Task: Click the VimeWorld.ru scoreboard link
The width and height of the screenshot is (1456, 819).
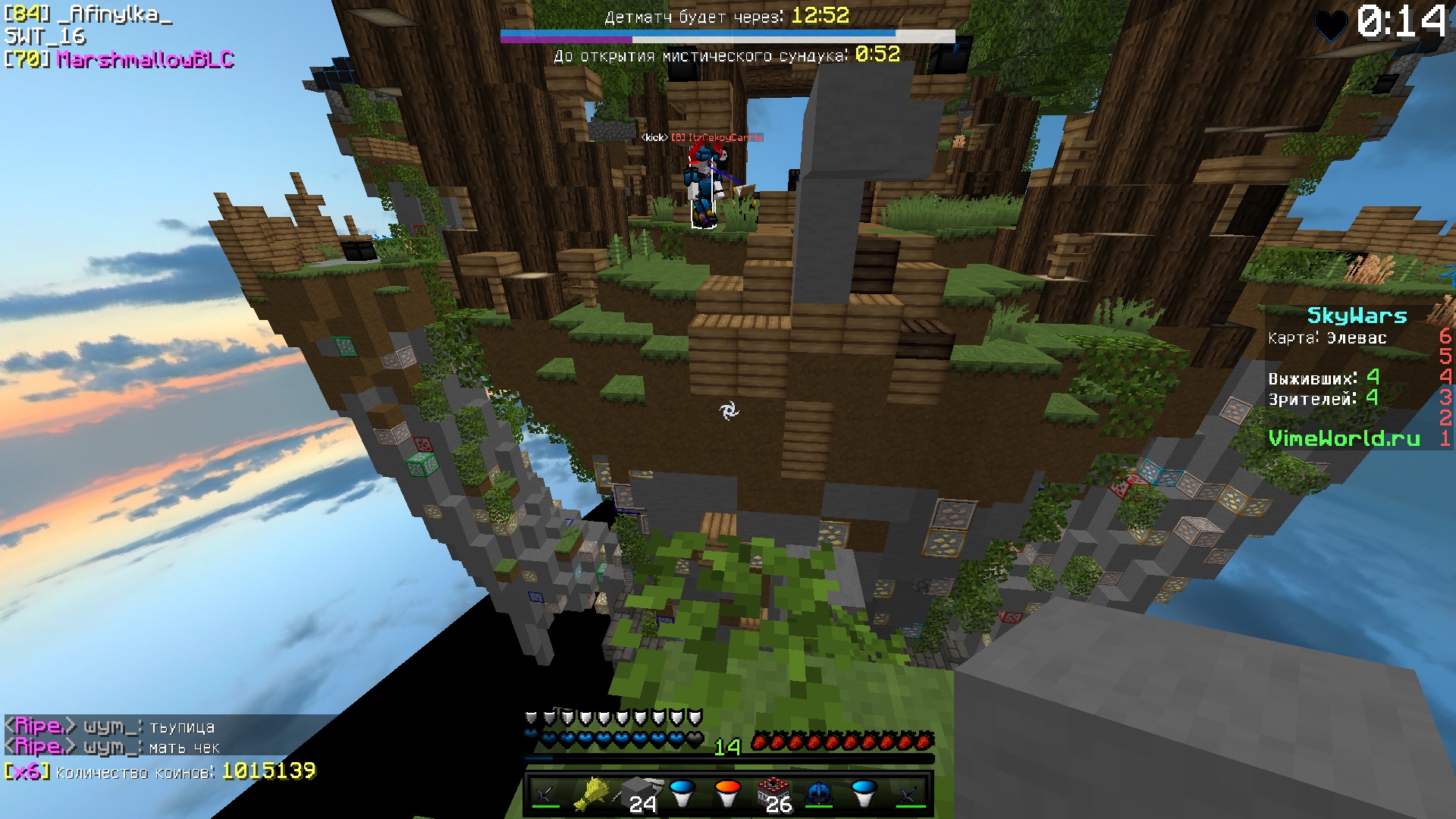Action: (1344, 438)
